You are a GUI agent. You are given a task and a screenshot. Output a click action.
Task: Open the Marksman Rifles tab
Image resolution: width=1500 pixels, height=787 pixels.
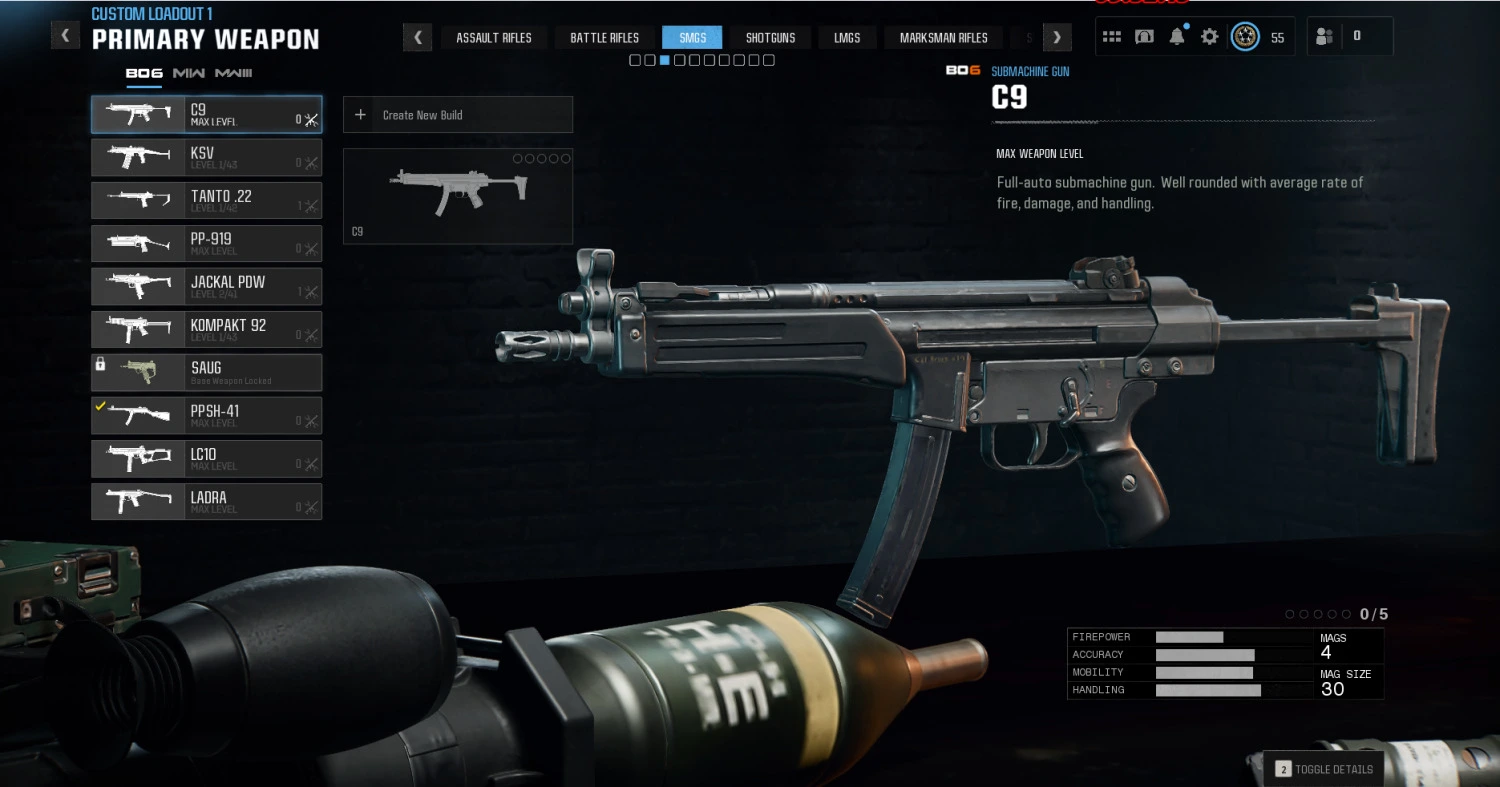(943, 38)
